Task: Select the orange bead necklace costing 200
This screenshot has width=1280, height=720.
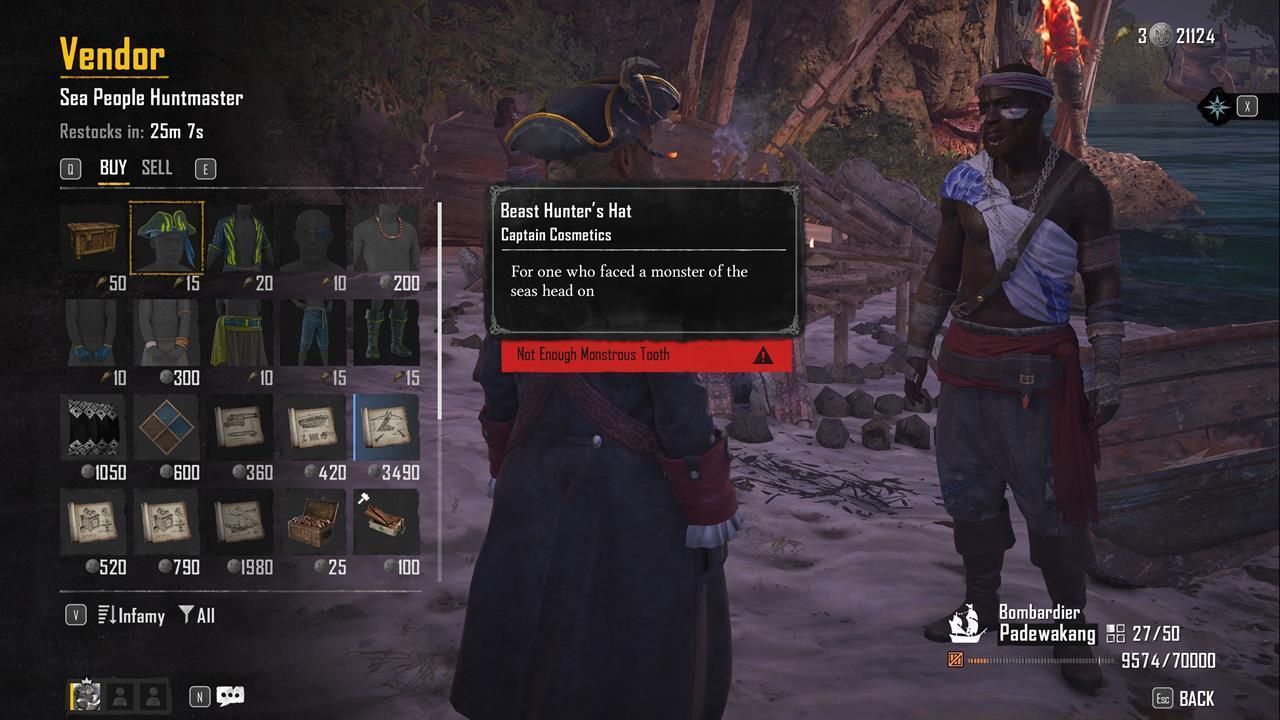Action: pyautogui.click(x=385, y=237)
